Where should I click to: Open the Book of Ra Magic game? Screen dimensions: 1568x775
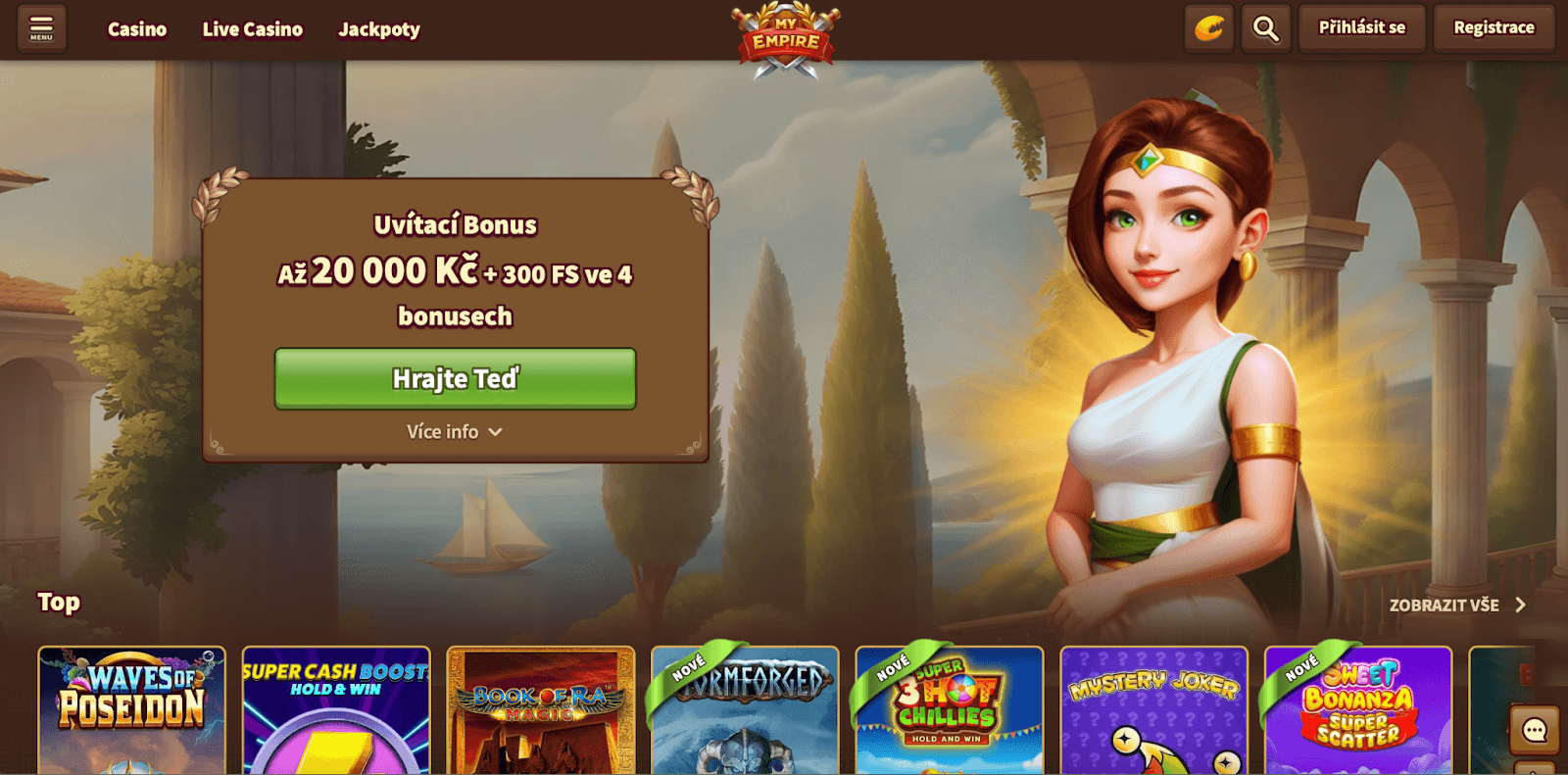[x=541, y=710]
